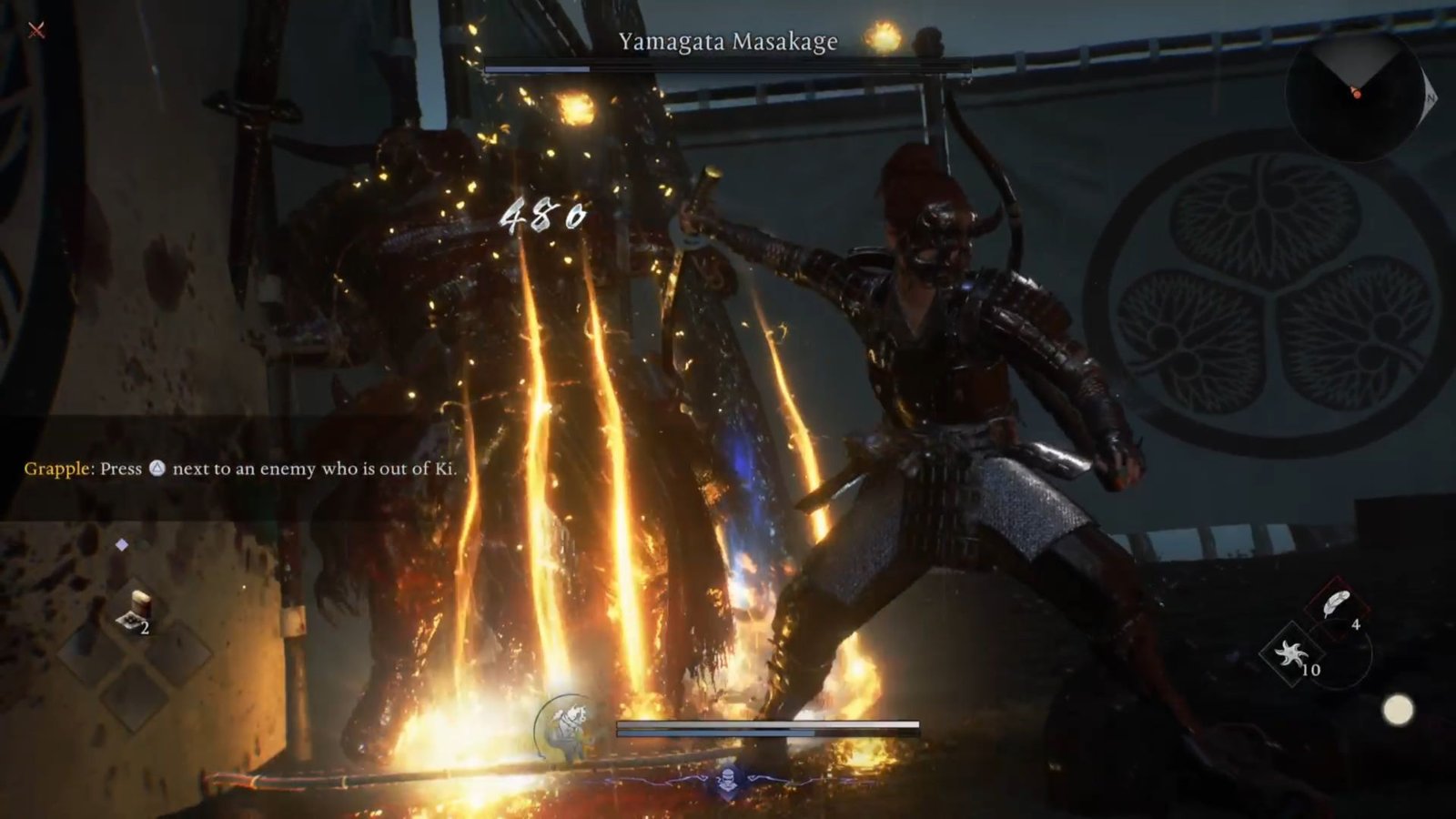1456x819 pixels.
Task: Toggle the purple diamond pickup indicator
Action: click(122, 544)
